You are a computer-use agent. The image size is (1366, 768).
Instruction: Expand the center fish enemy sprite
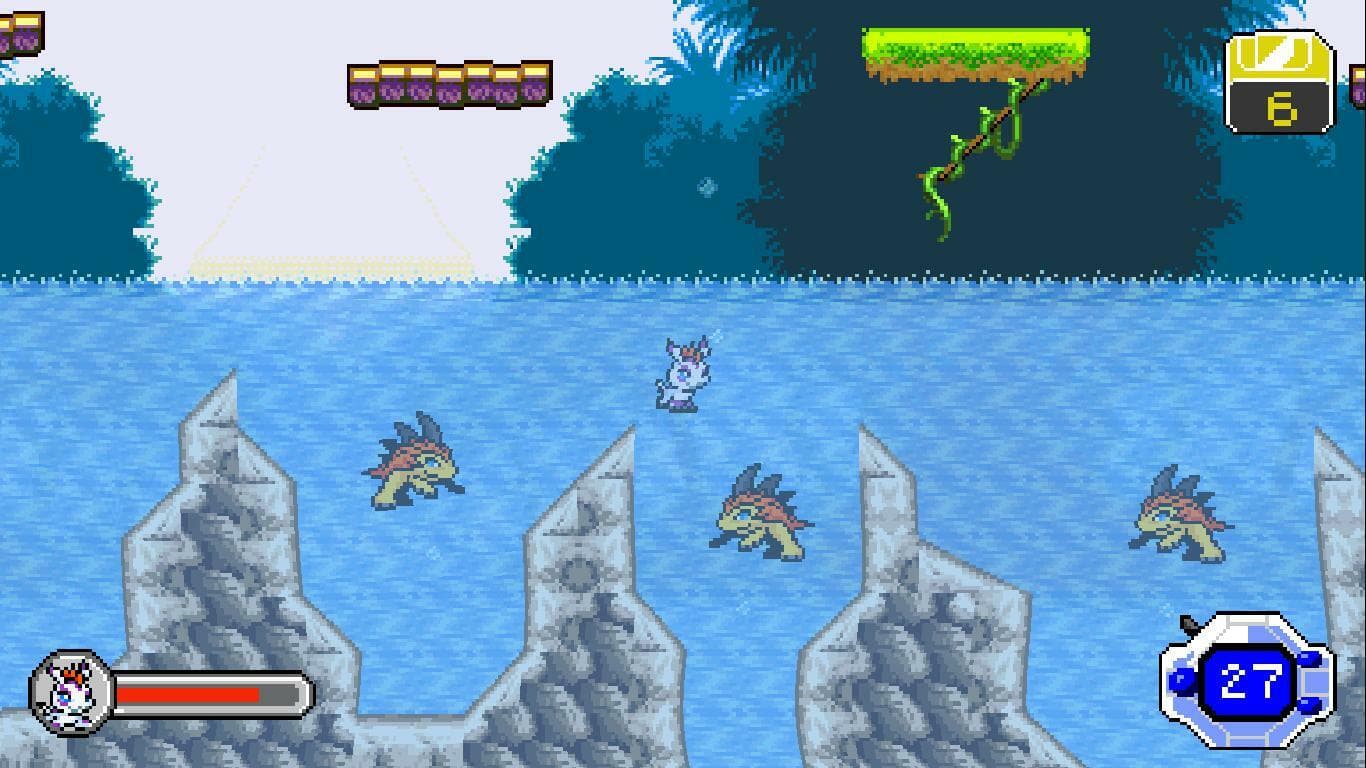760,515
